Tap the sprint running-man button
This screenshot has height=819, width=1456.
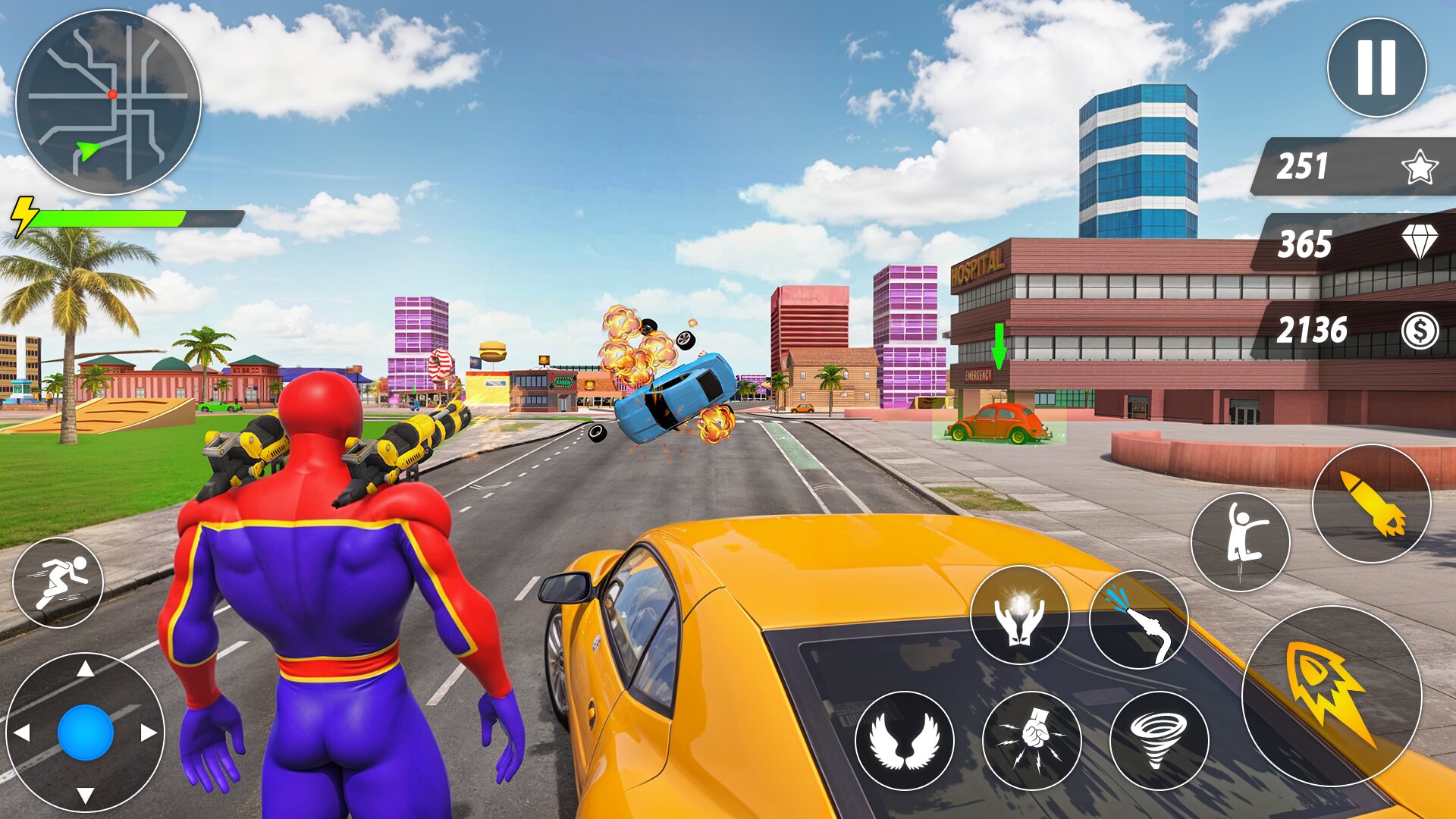(x=58, y=582)
